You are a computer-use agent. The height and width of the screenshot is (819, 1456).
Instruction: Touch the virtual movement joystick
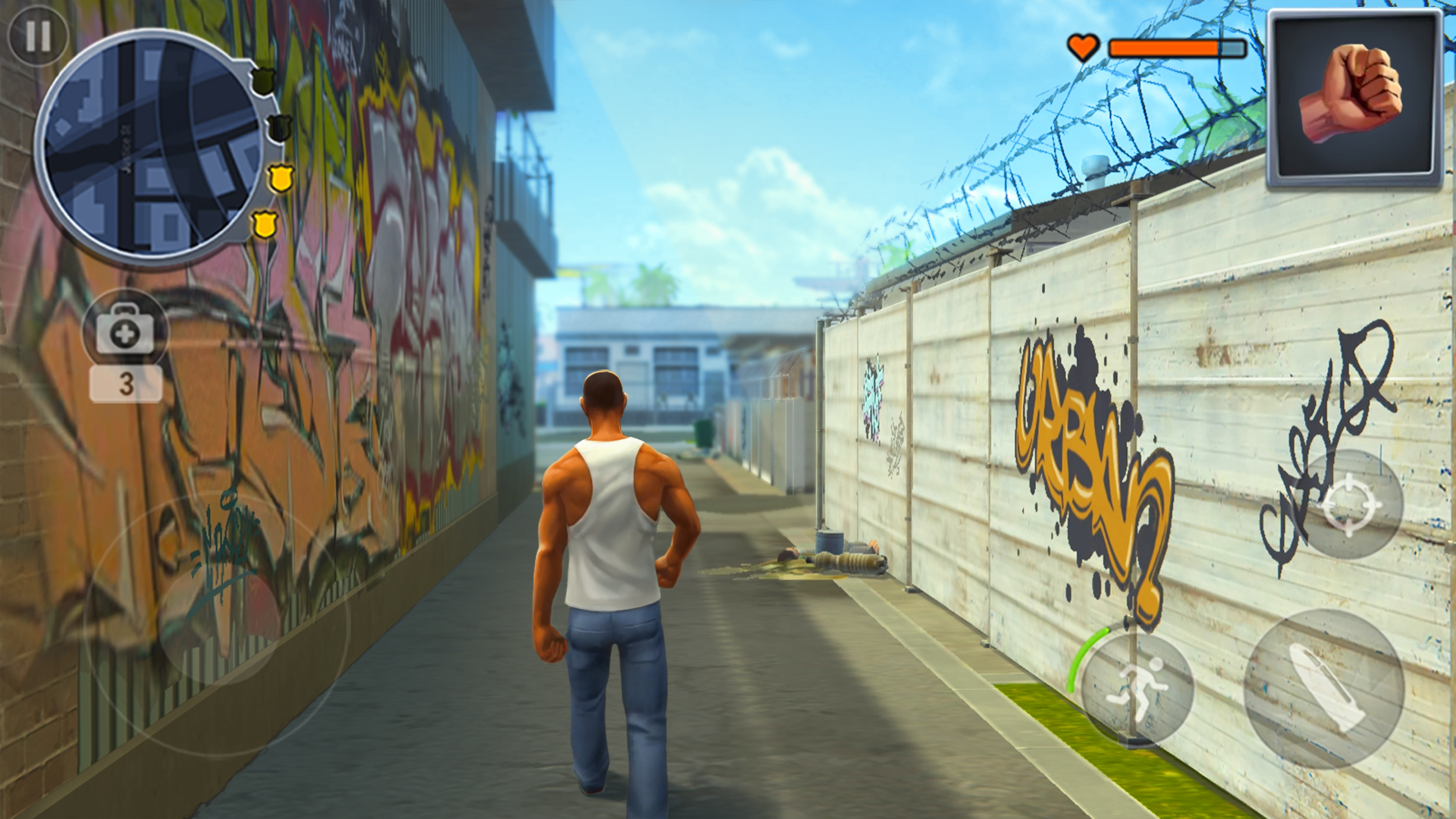click(x=218, y=623)
